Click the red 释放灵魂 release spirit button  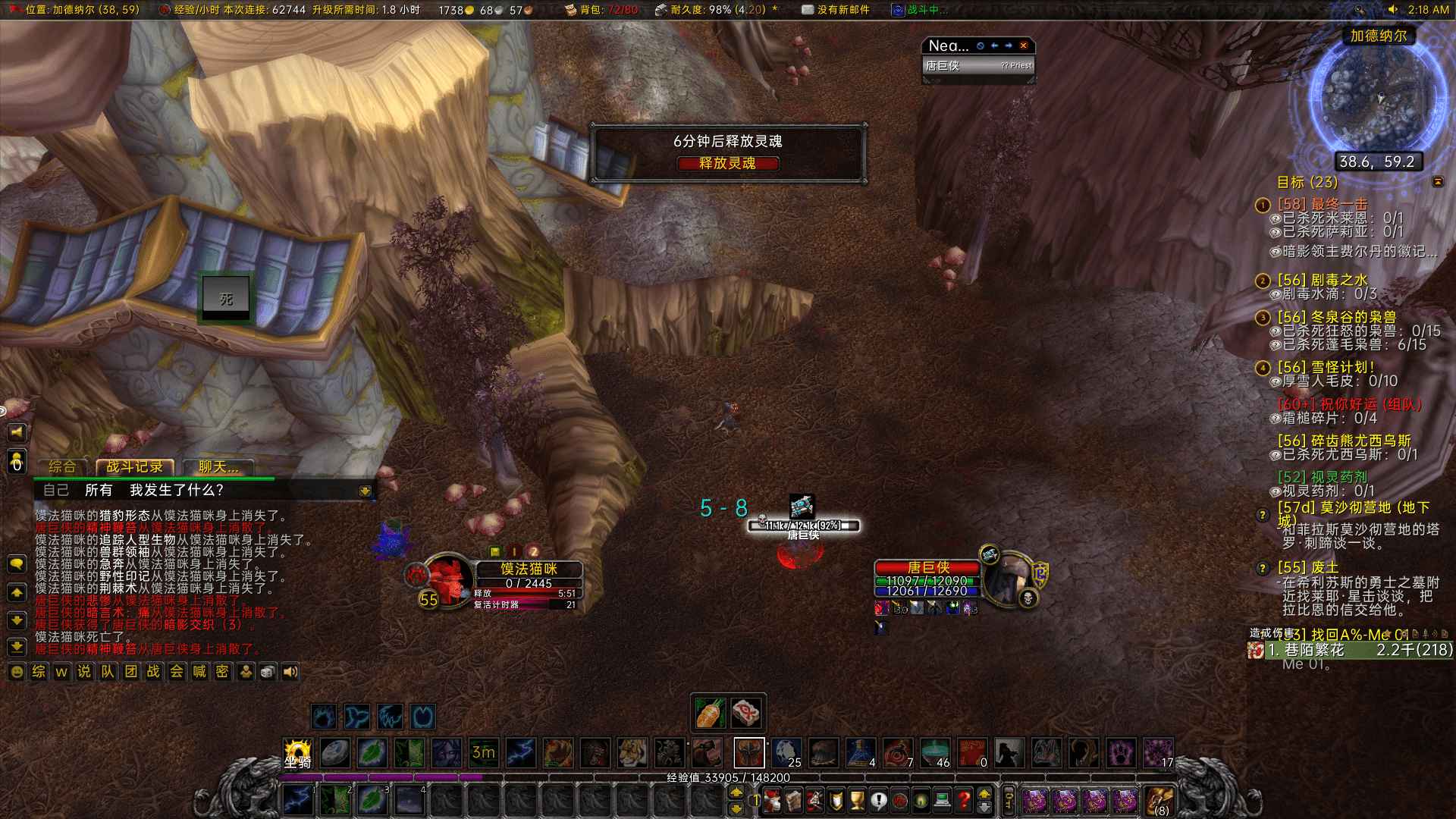click(727, 163)
